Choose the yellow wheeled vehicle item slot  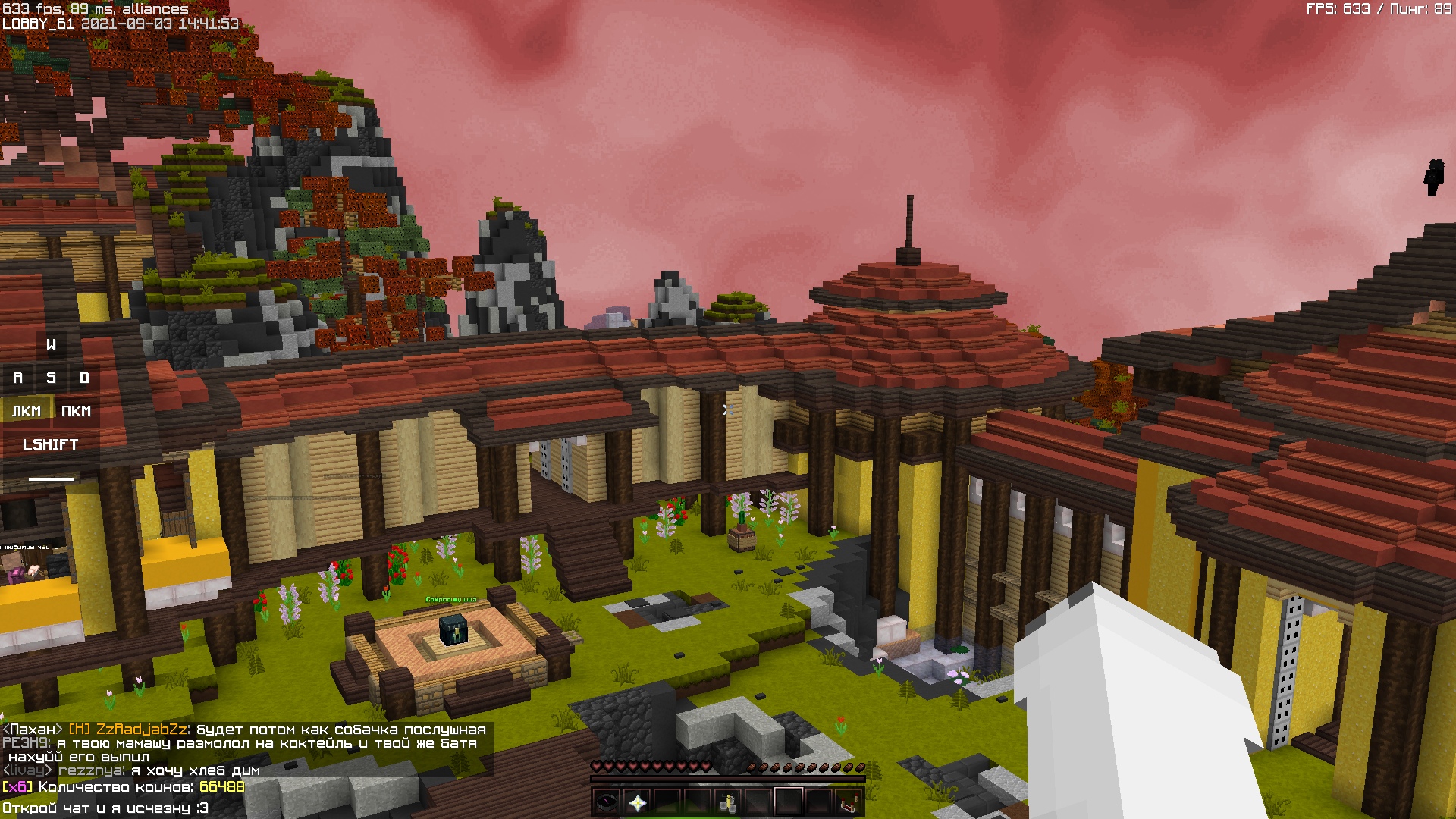pyautogui.click(x=728, y=802)
